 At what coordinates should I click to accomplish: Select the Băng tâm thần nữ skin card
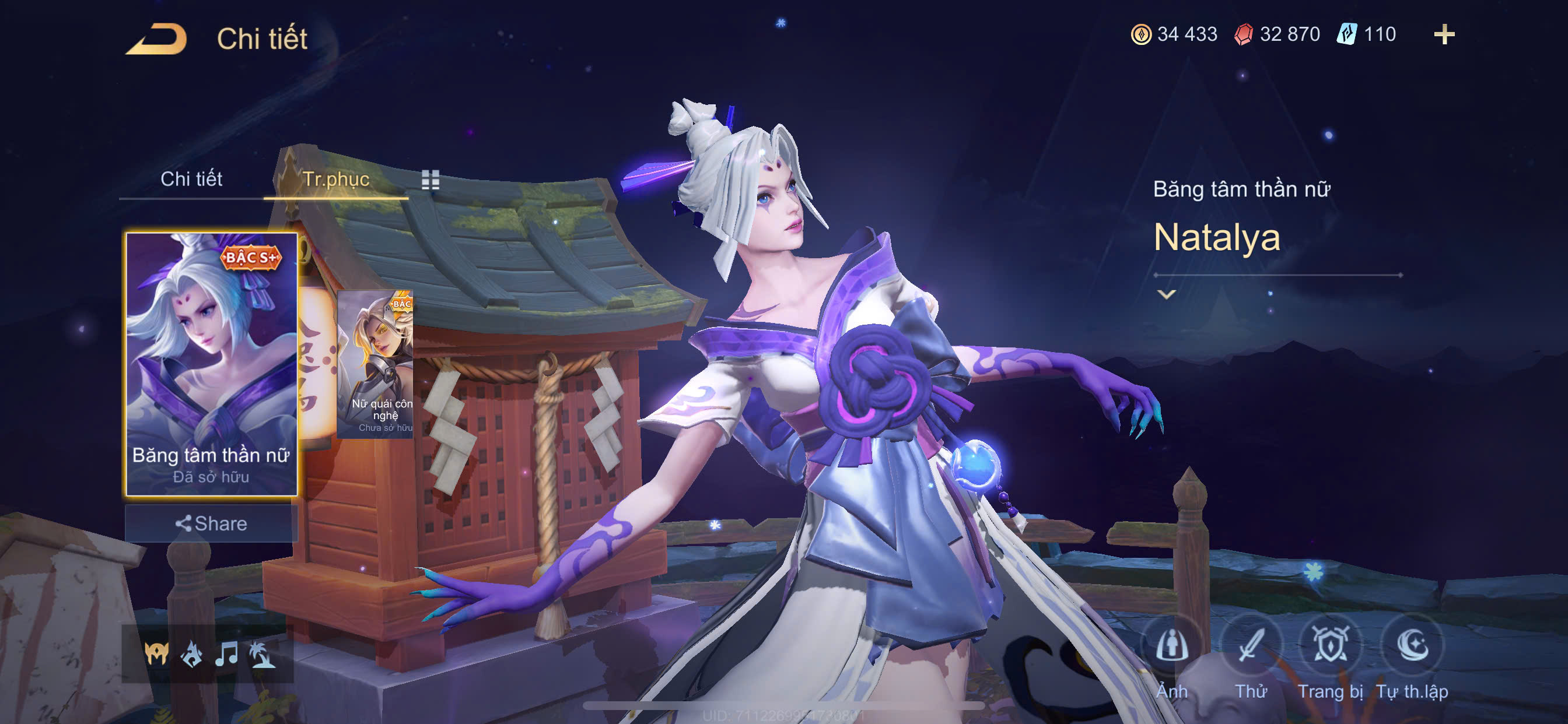point(211,363)
